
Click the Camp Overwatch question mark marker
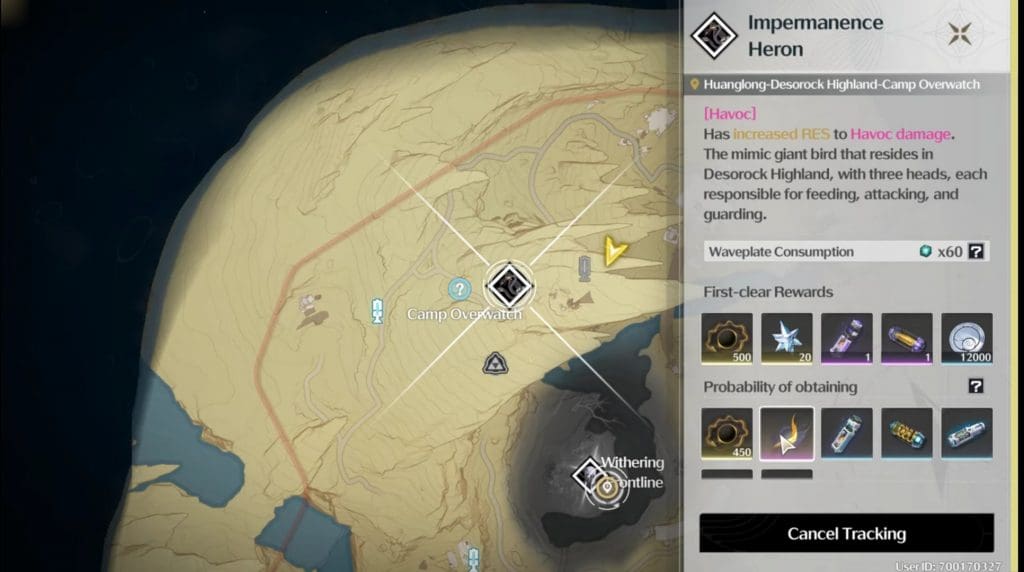[460, 290]
